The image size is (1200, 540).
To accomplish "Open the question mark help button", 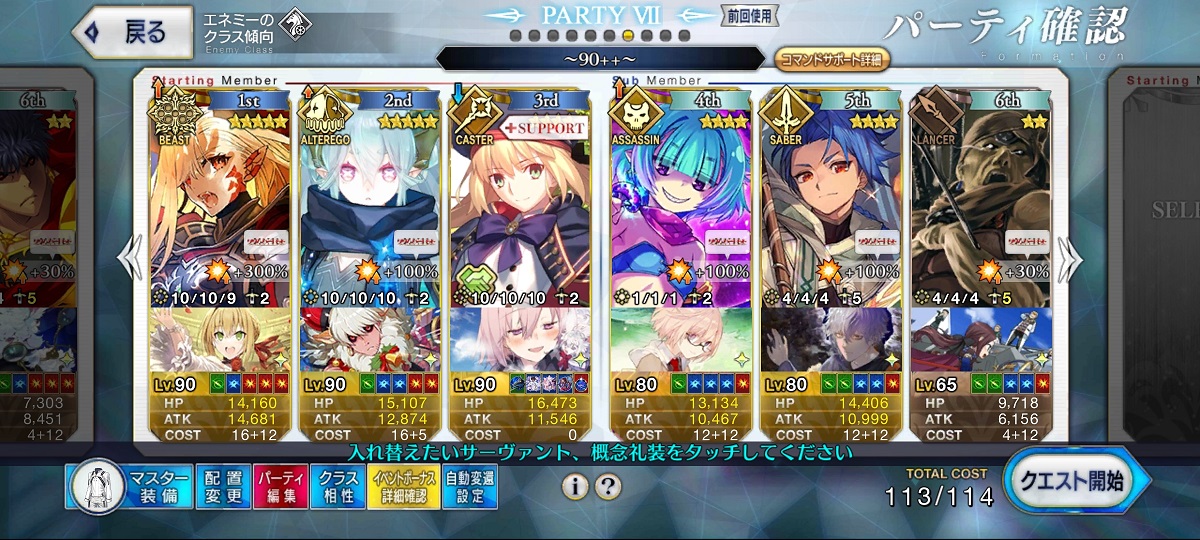I will tap(608, 487).
